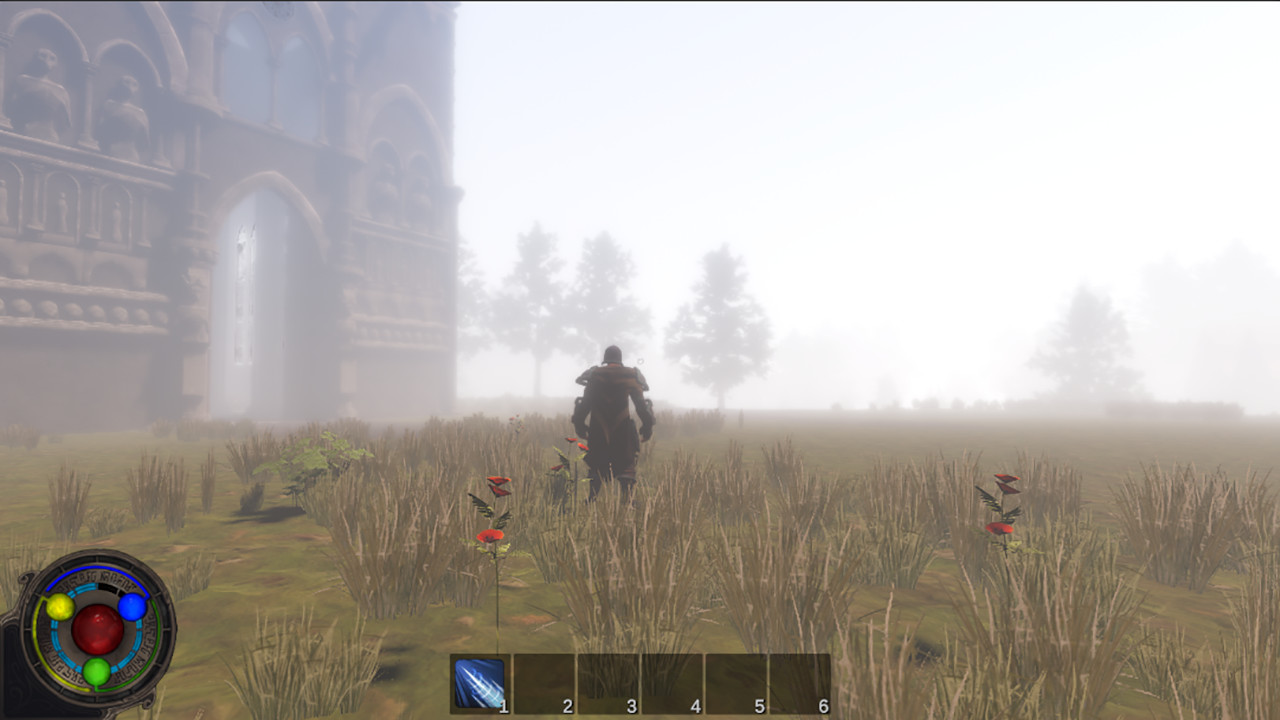1280x720 pixels.
Task: Select empty hotbar slot 6
Action: point(797,680)
